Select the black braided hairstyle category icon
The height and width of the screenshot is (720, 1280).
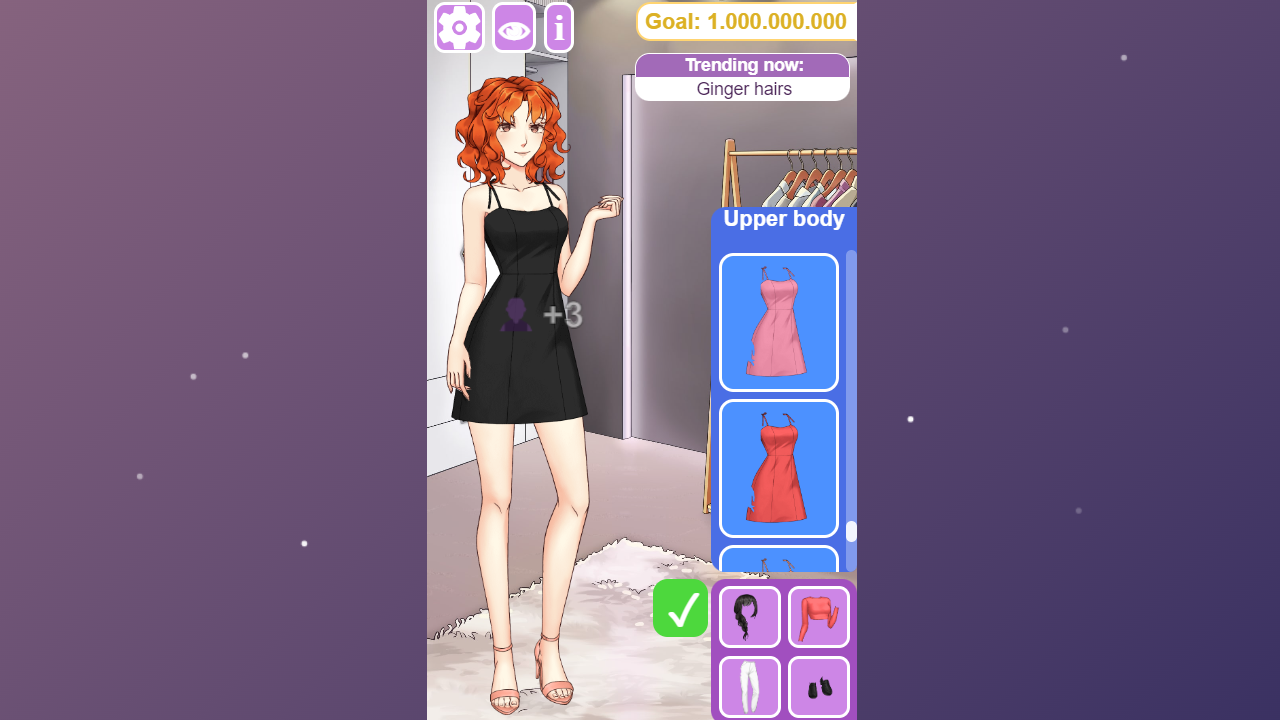749,617
